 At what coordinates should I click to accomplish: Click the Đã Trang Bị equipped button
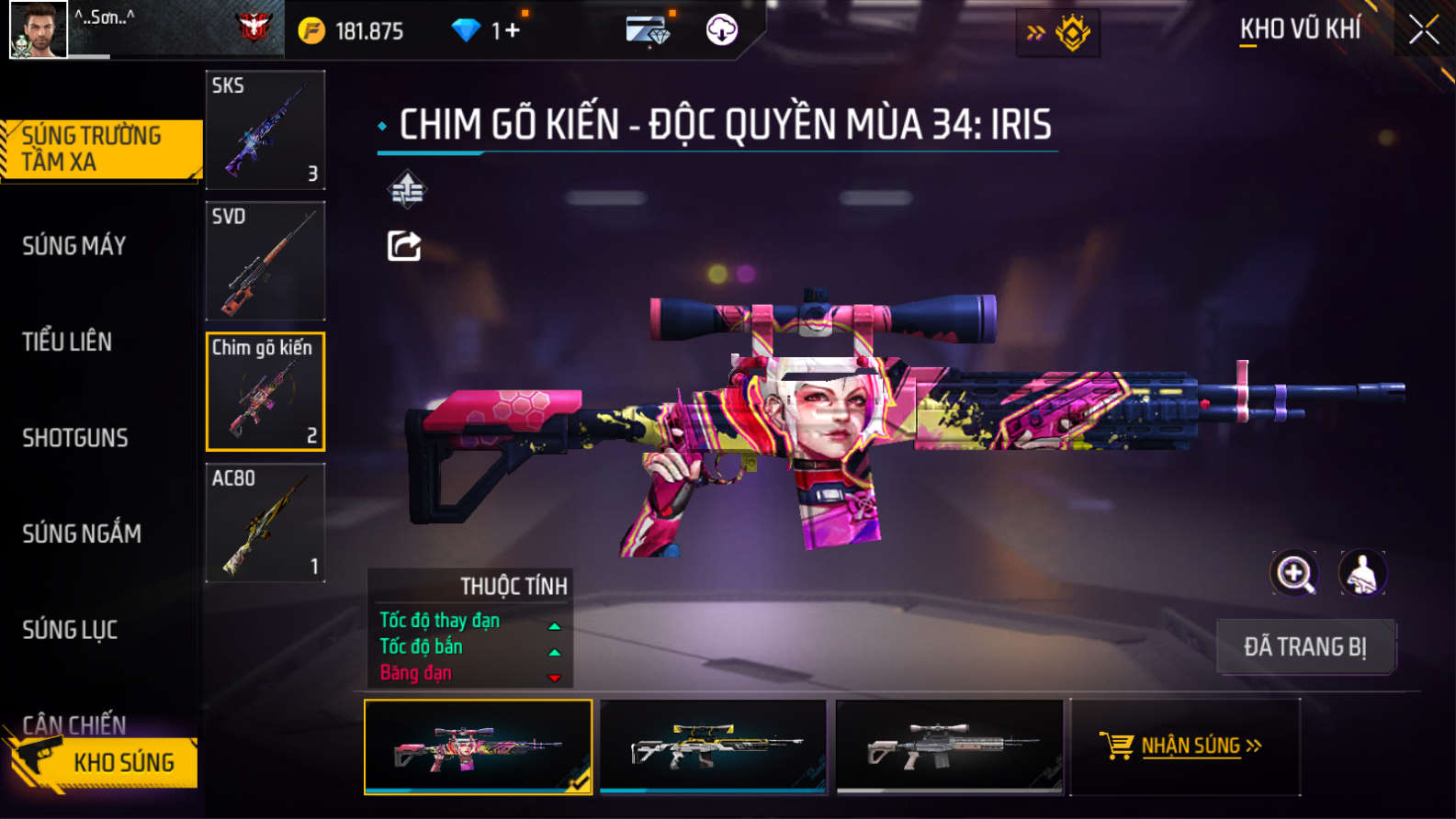pyautogui.click(x=1305, y=646)
